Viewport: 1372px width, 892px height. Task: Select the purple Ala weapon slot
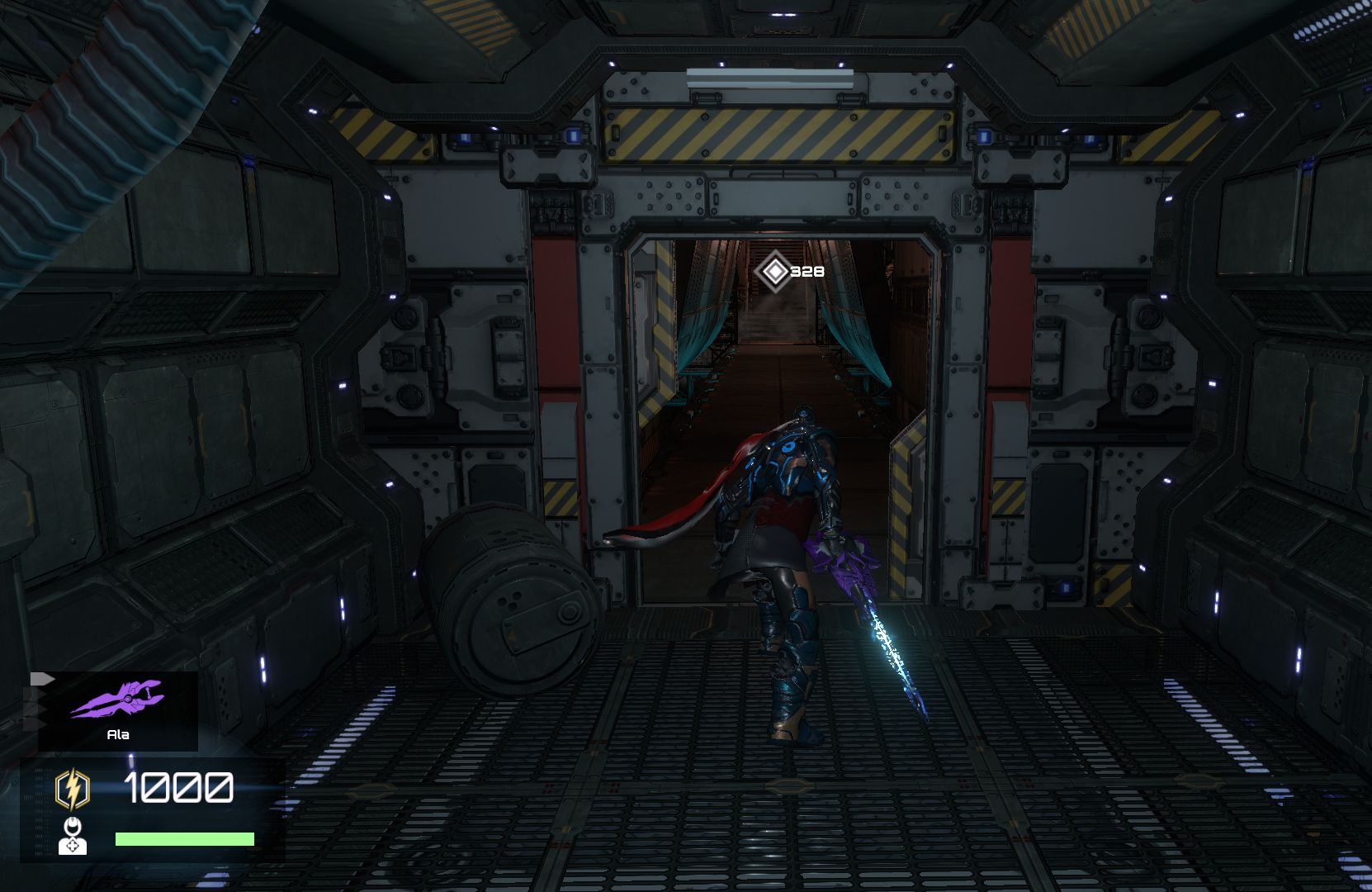(117, 709)
